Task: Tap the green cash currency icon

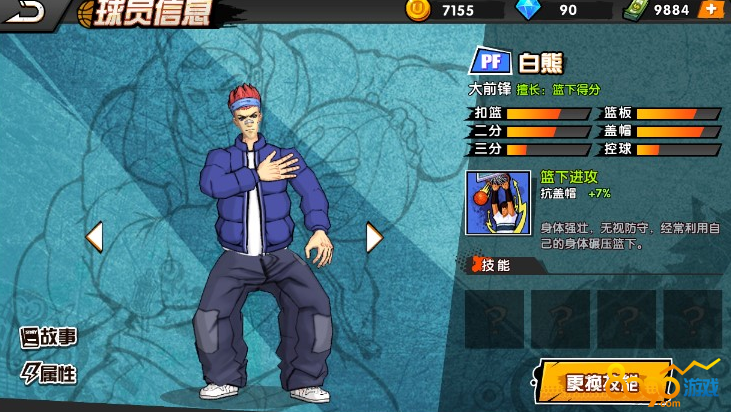Action: [636, 10]
